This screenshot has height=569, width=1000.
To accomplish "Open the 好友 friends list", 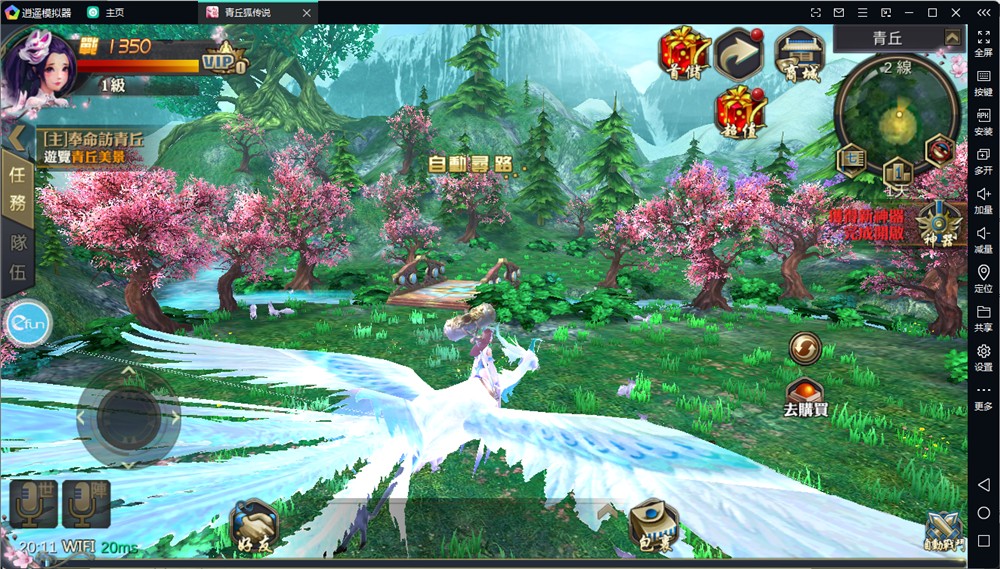I will 253,526.
